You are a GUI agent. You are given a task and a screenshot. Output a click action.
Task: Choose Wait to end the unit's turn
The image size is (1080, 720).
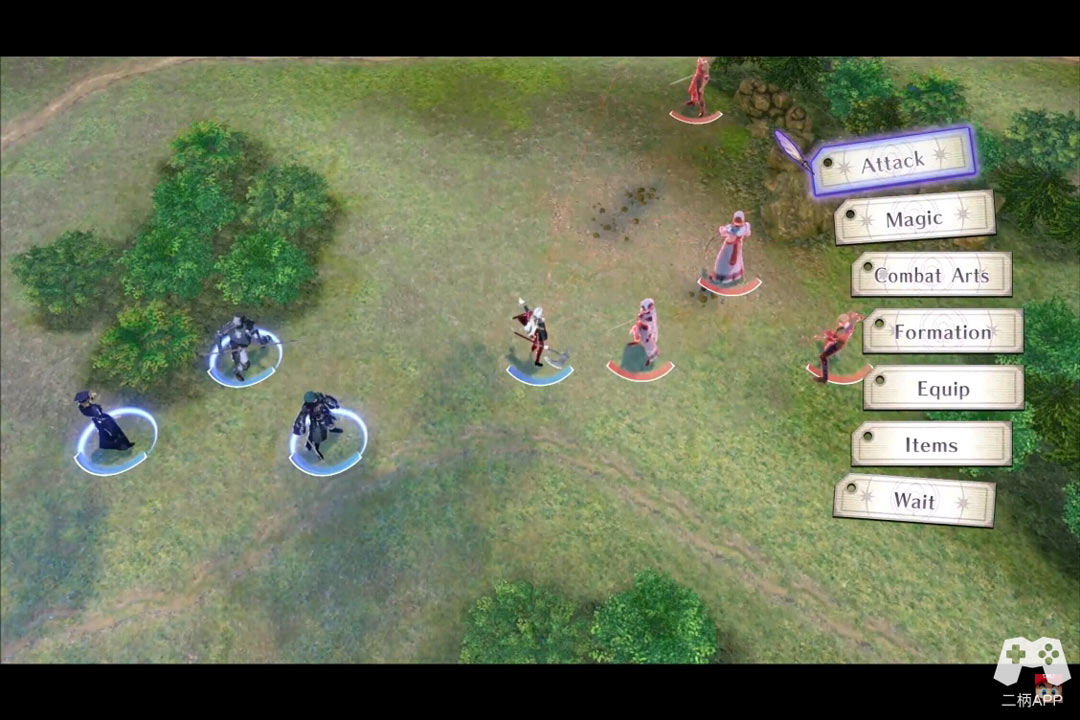point(914,501)
